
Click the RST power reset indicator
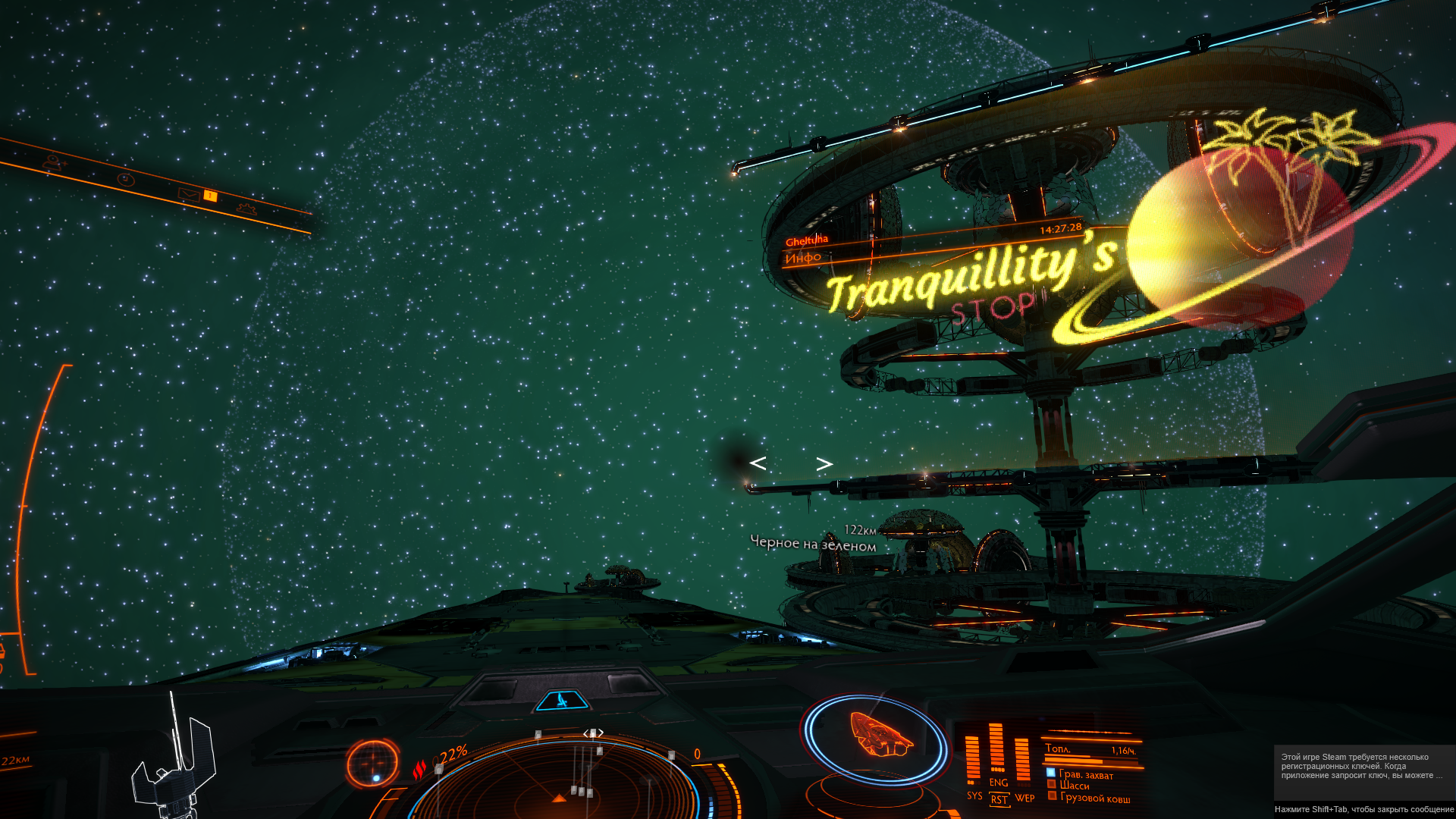[999, 799]
